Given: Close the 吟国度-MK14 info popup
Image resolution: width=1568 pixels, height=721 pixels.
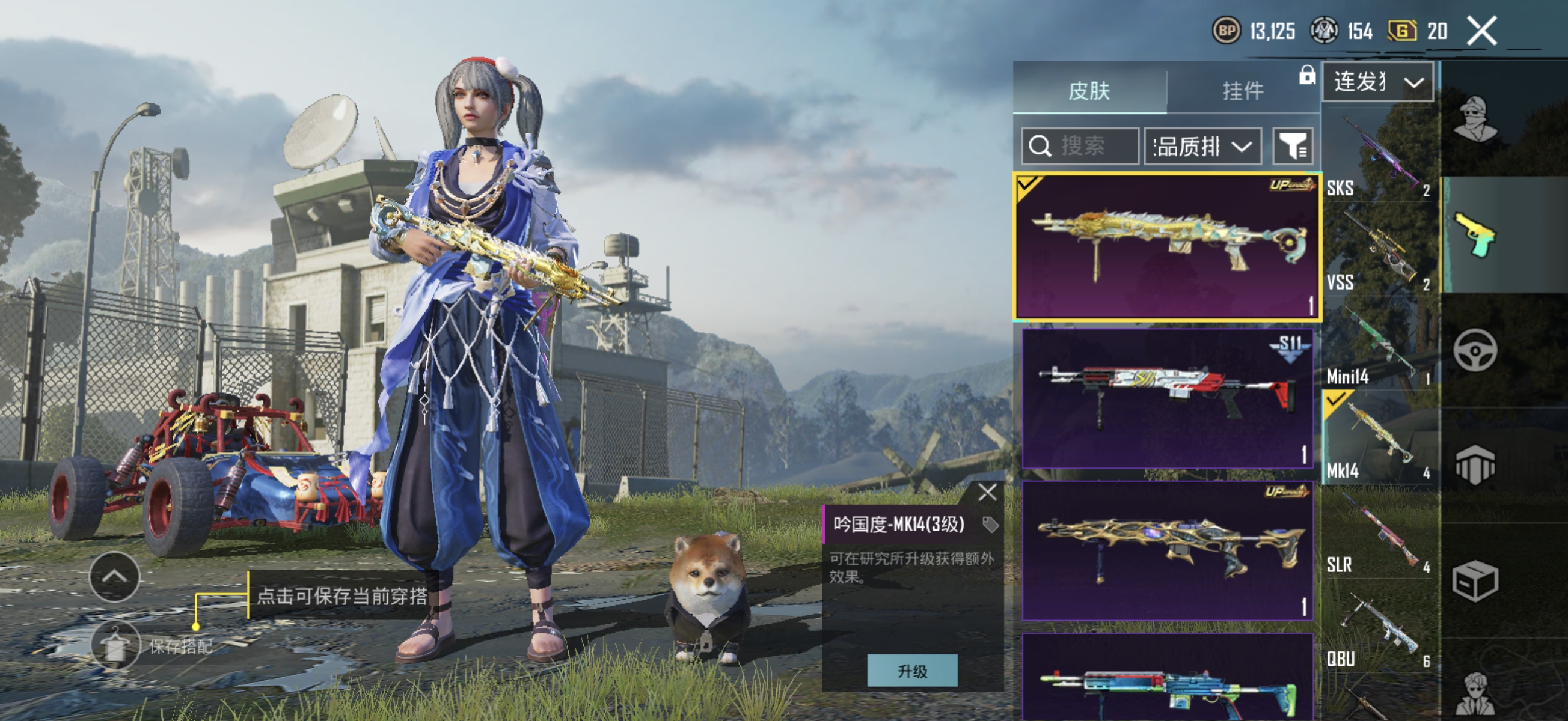Looking at the screenshot, I should [x=987, y=492].
